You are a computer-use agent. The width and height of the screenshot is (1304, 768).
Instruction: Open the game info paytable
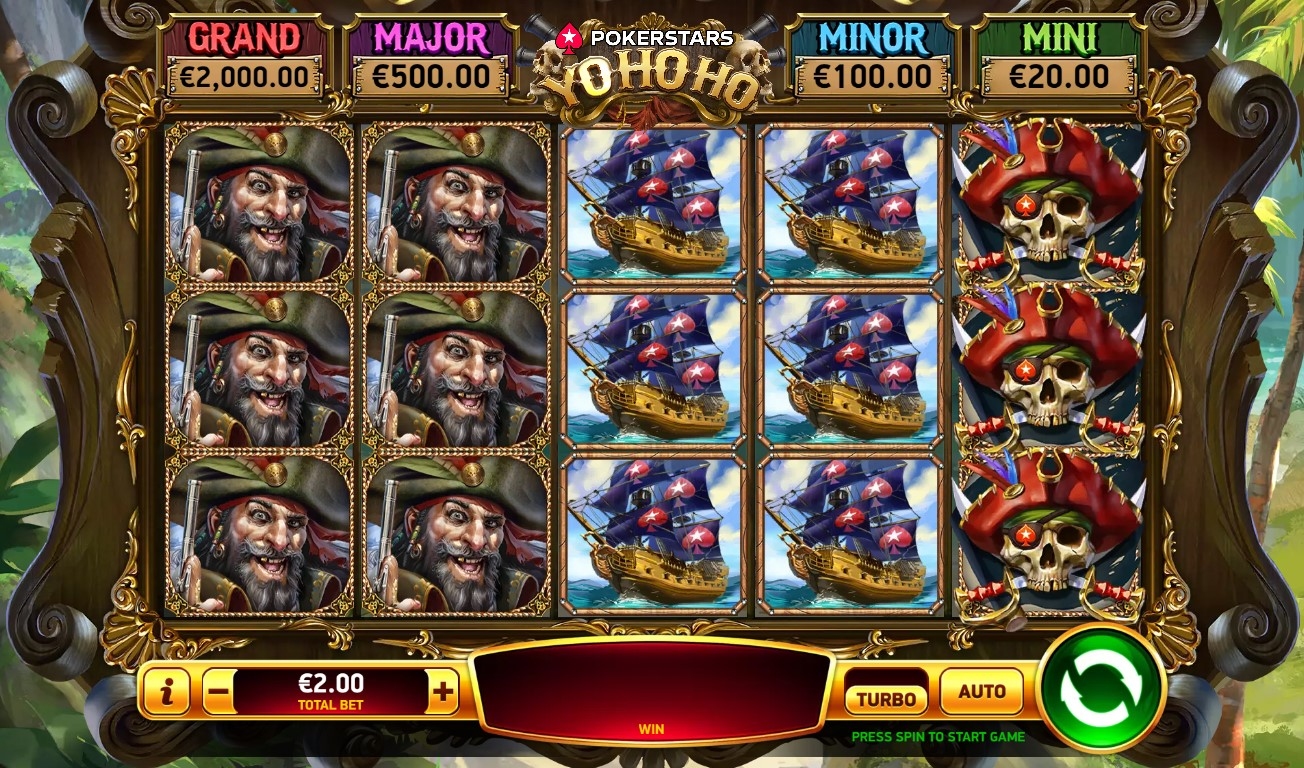coord(166,691)
